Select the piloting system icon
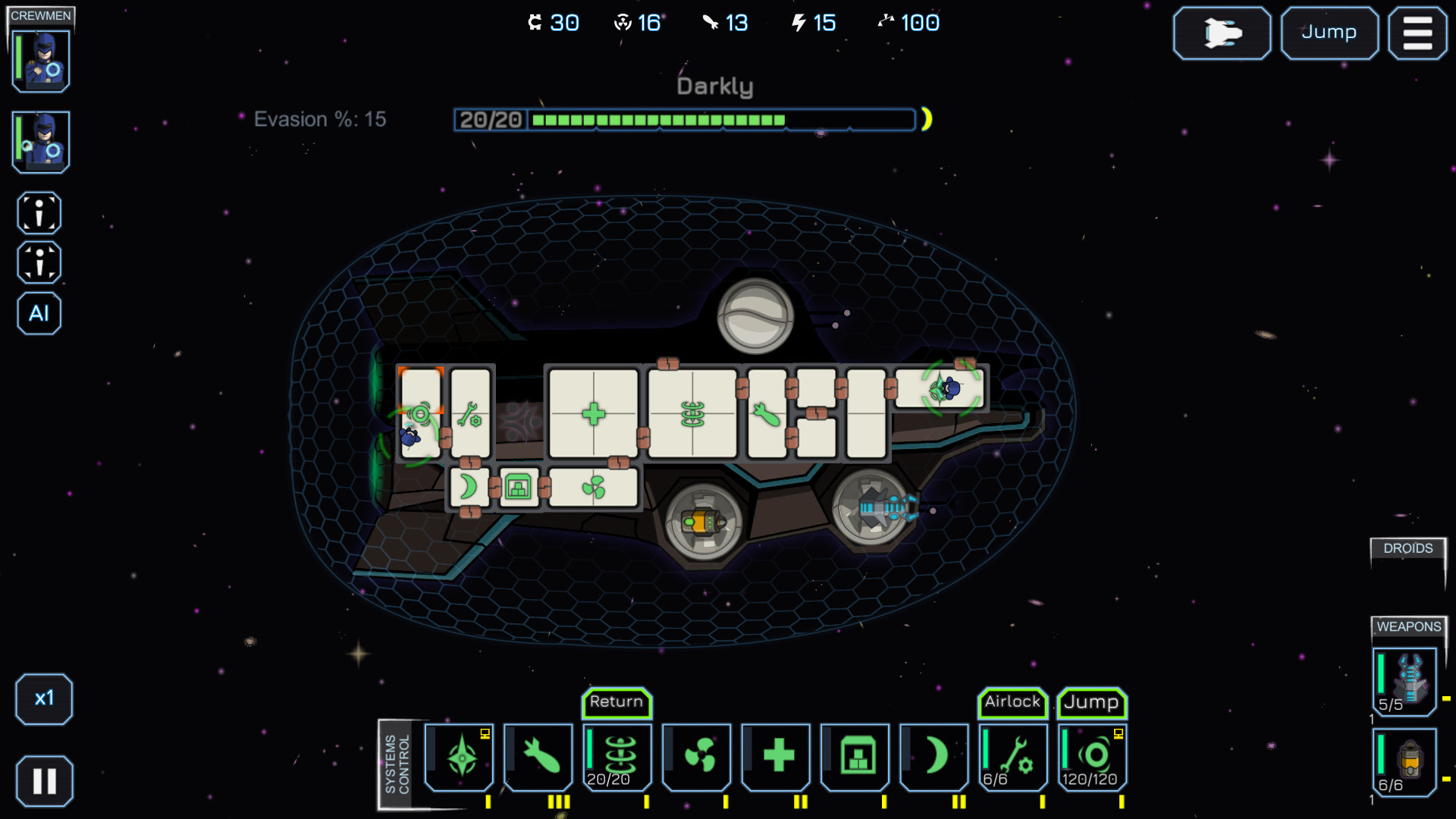 (x=460, y=757)
